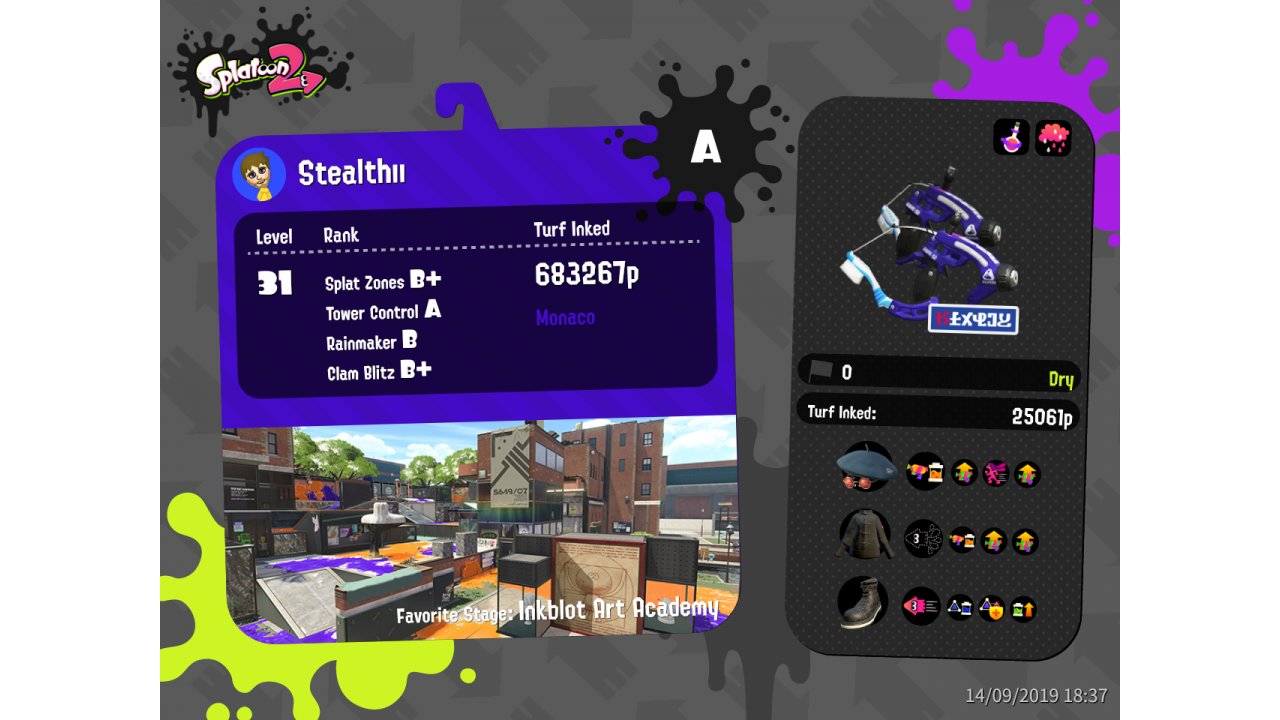
Task: Select the dark jacket clothing item
Action: pyautogui.click(x=864, y=536)
